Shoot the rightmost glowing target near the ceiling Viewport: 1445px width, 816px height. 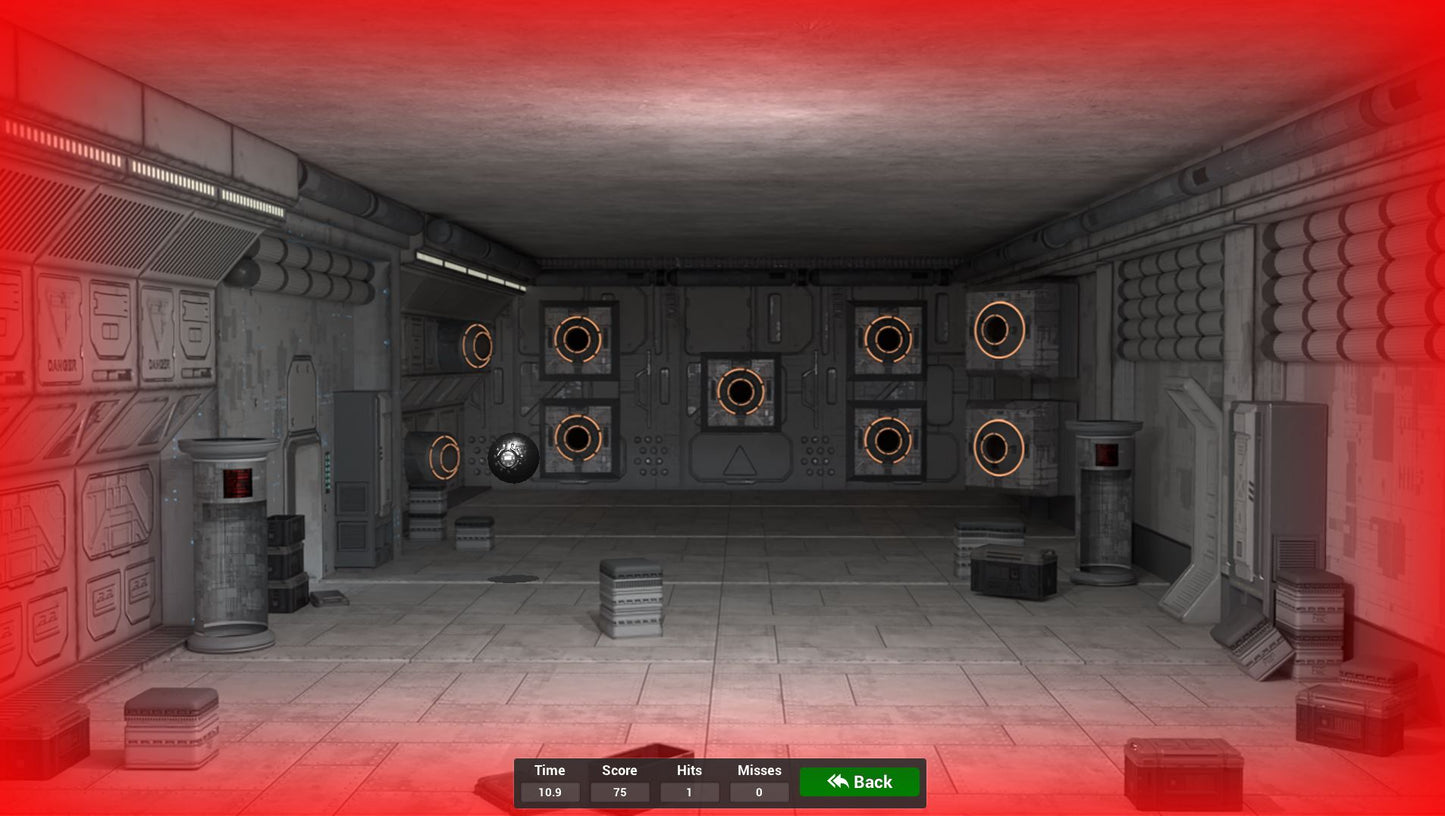[997, 330]
